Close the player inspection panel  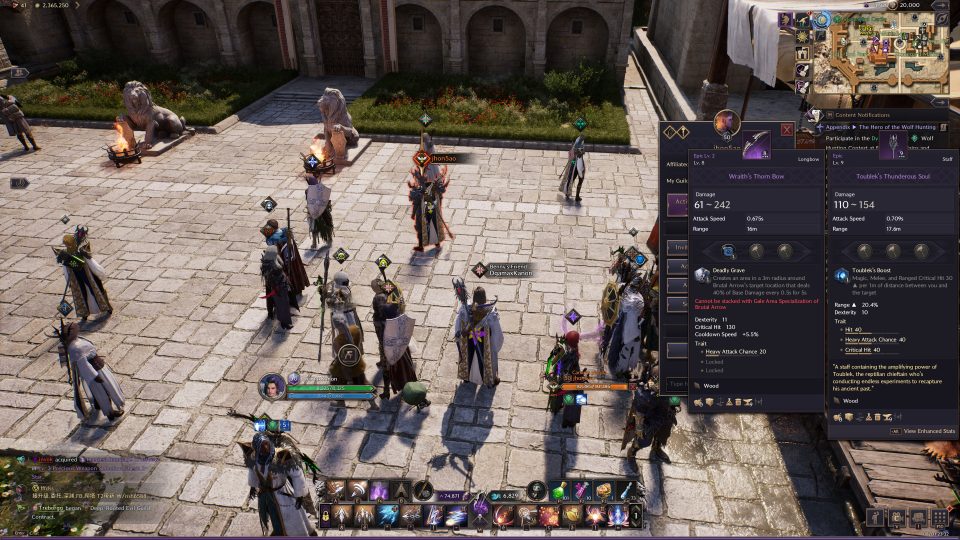point(787,130)
